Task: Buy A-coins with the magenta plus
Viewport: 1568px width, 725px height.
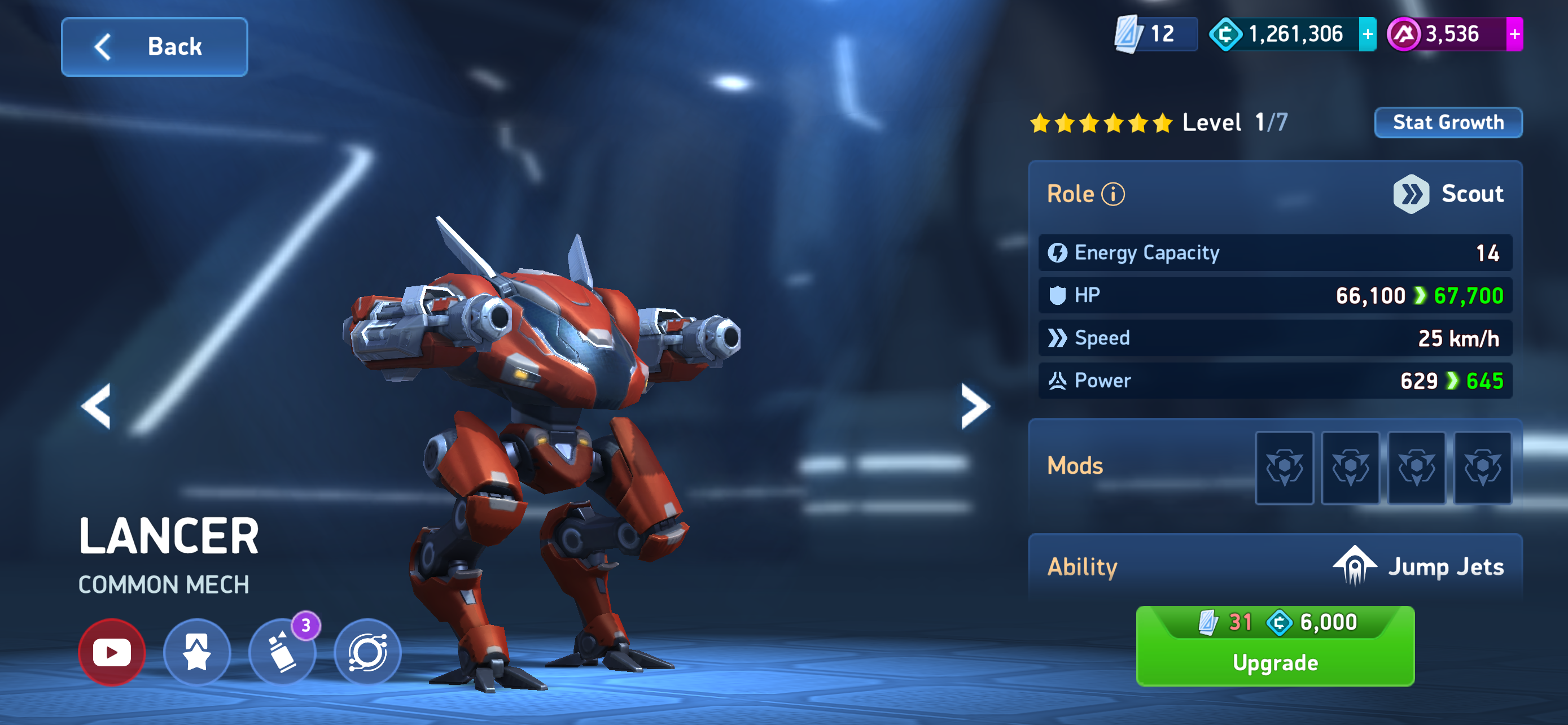Action: [x=1514, y=34]
